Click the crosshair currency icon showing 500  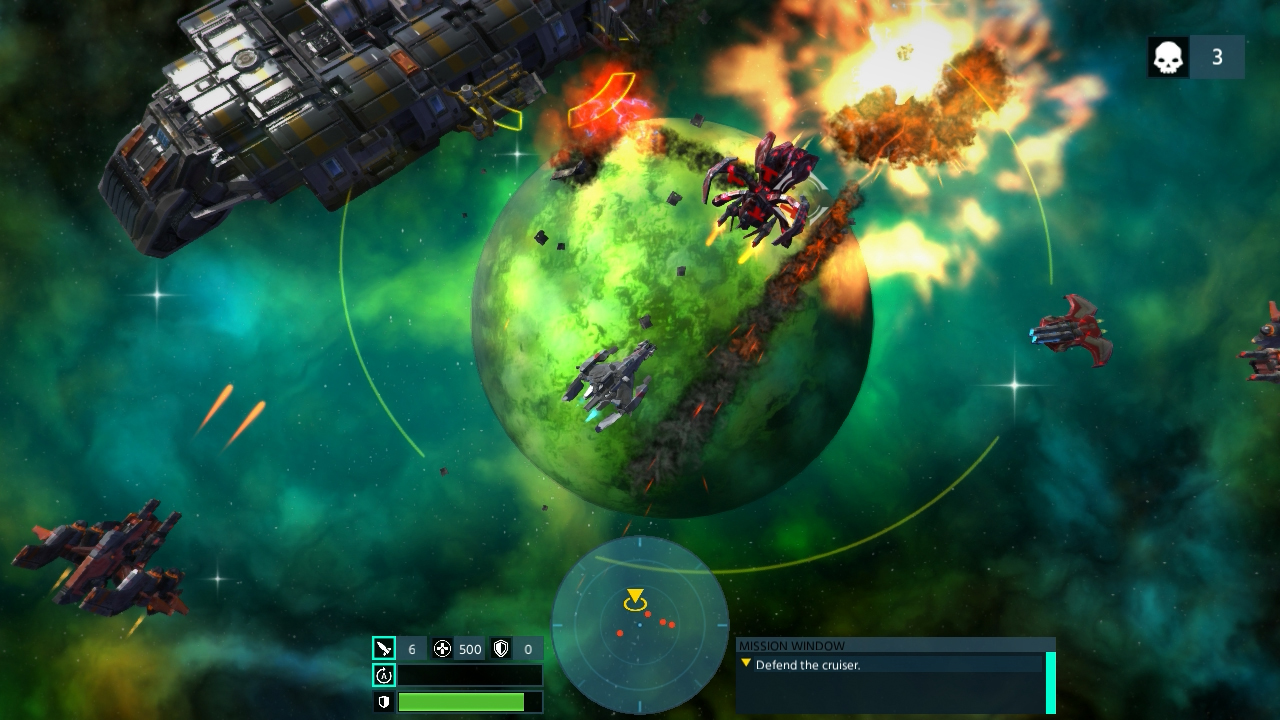tap(441, 647)
